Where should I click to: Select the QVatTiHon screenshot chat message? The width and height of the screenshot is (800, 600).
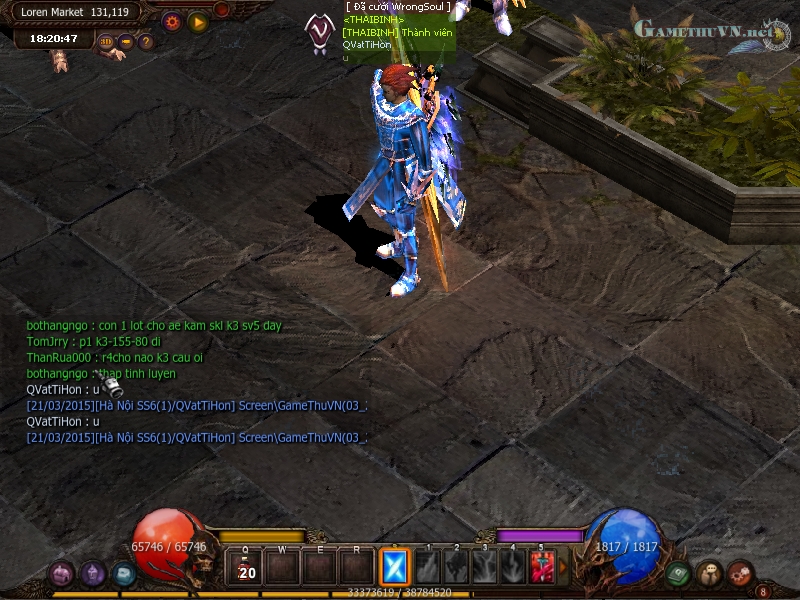[196, 405]
